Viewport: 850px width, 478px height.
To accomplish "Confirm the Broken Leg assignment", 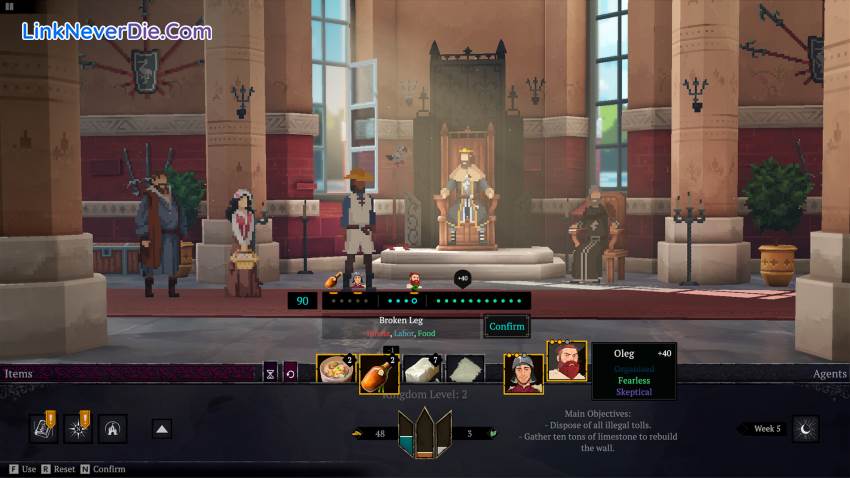I will [x=506, y=327].
